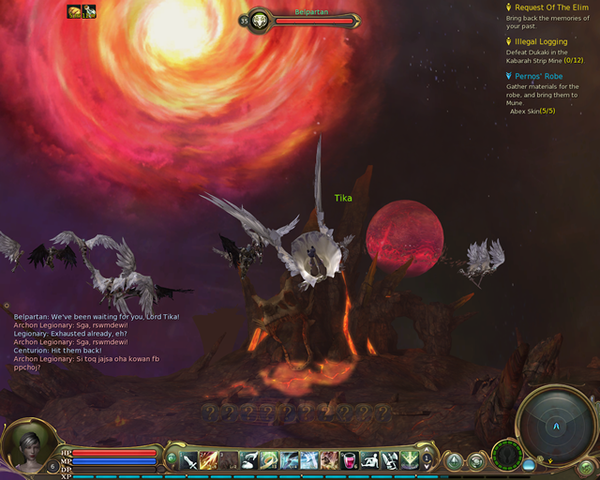Open the round green wings gauge
Viewport: 600px width, 480px height.
[x=507, y=455]
